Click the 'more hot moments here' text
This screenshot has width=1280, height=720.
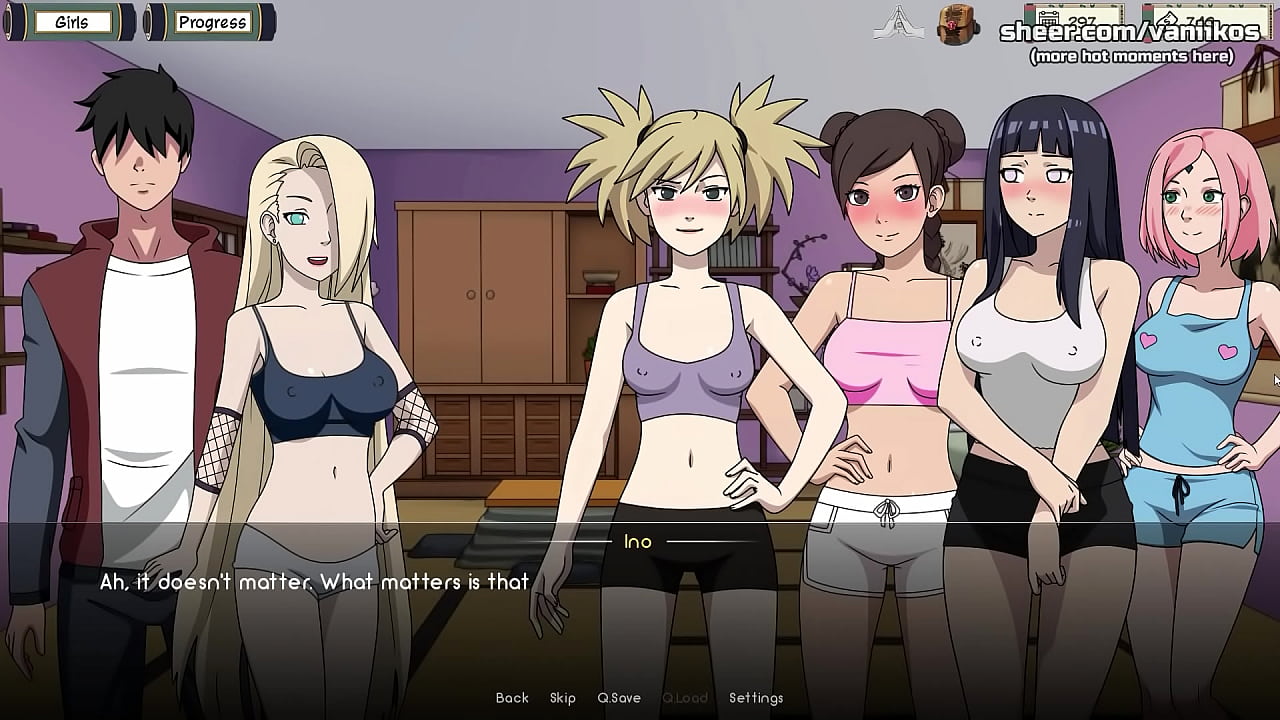coord(1131,57)
